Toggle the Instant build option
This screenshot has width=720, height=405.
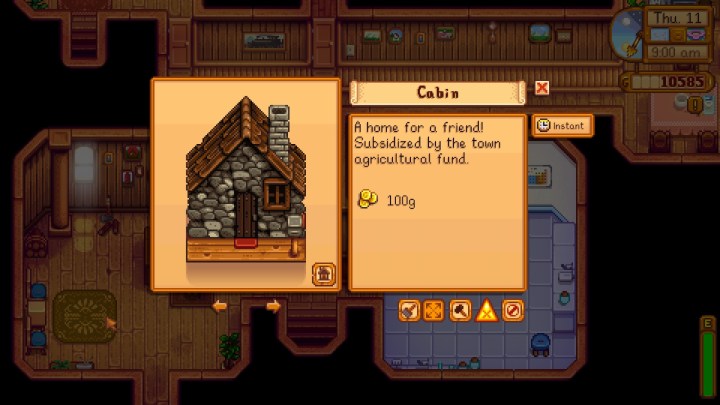560,125
